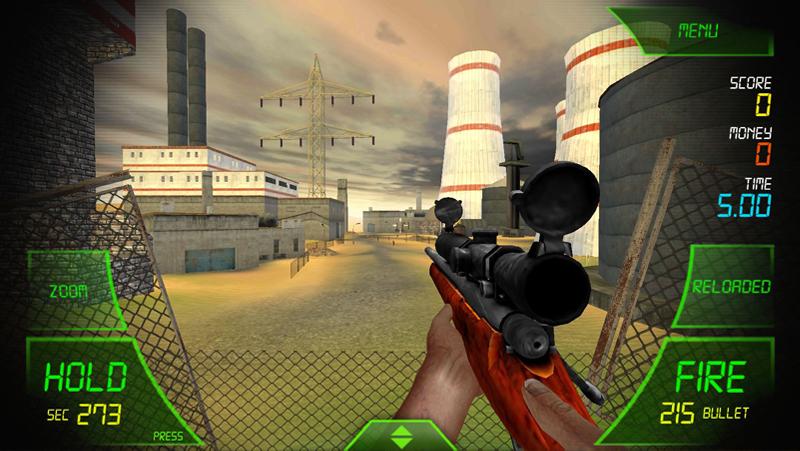Tap the ZOOM scope button
Viewport: 800px width, 451px height.
(70, 291)
